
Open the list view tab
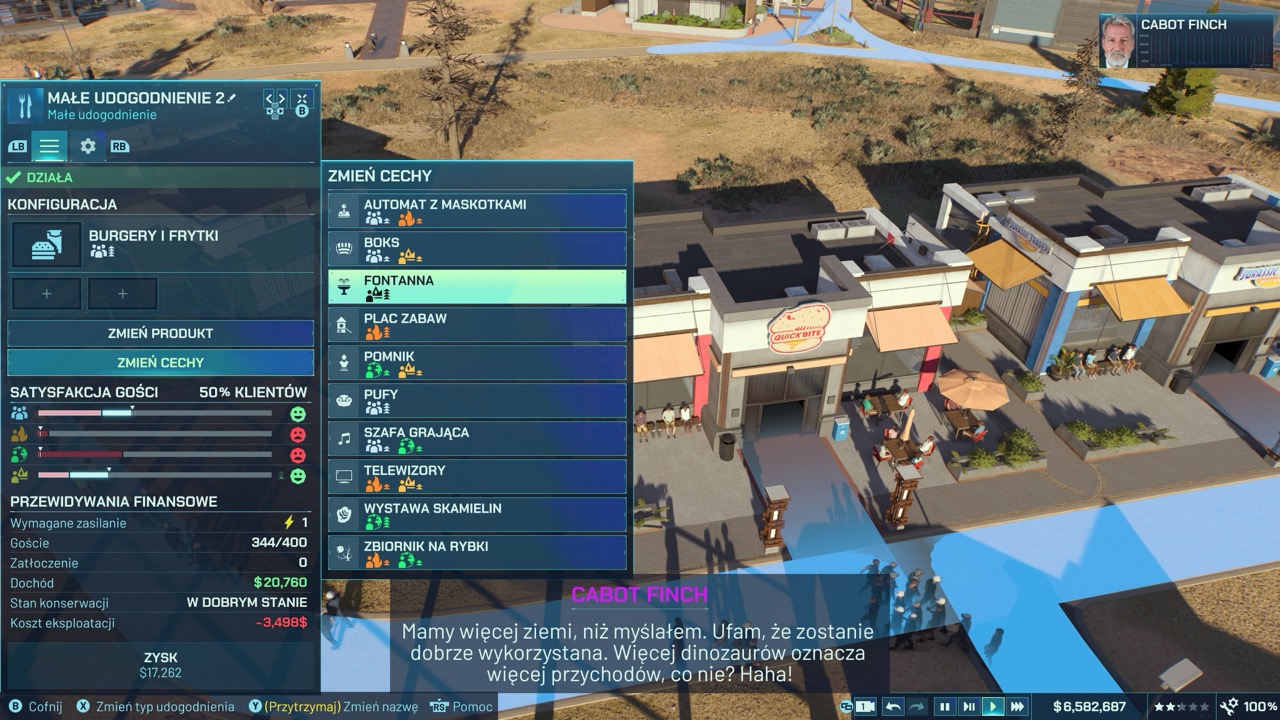tap(49, 146)
